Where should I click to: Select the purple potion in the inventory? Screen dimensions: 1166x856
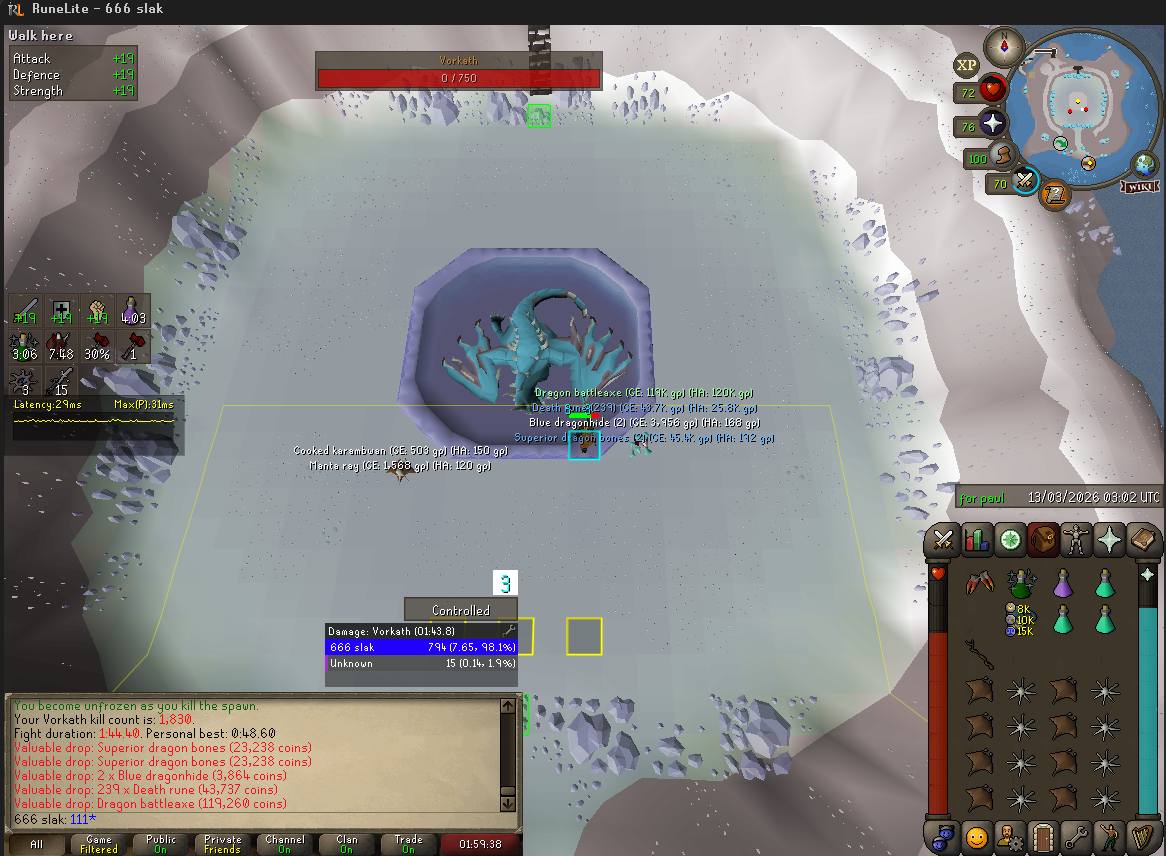tap(1062, 584)
